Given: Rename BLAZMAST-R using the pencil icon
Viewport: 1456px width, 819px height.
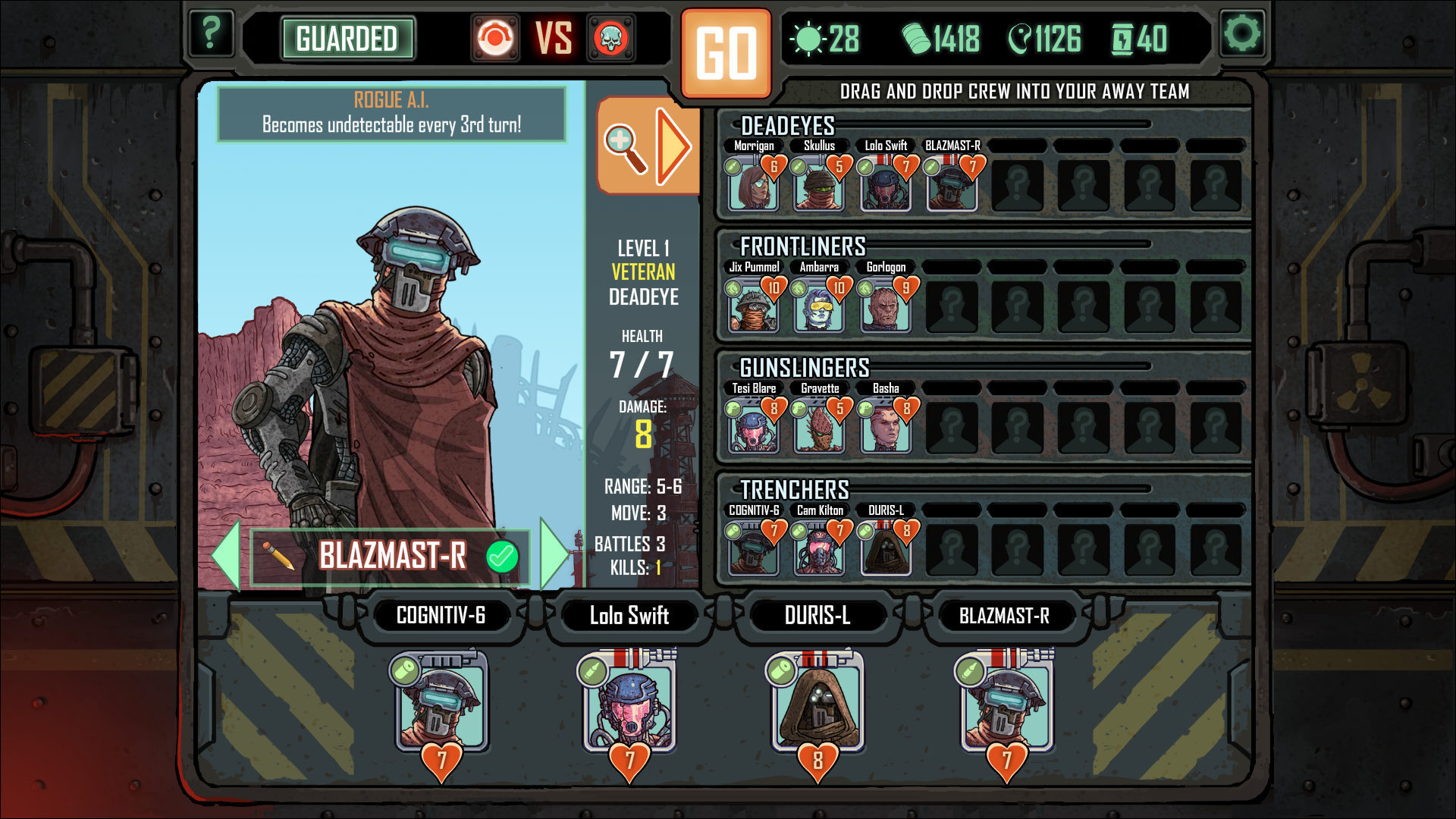Looking at the screenshot, I should (x=278, y=556).
